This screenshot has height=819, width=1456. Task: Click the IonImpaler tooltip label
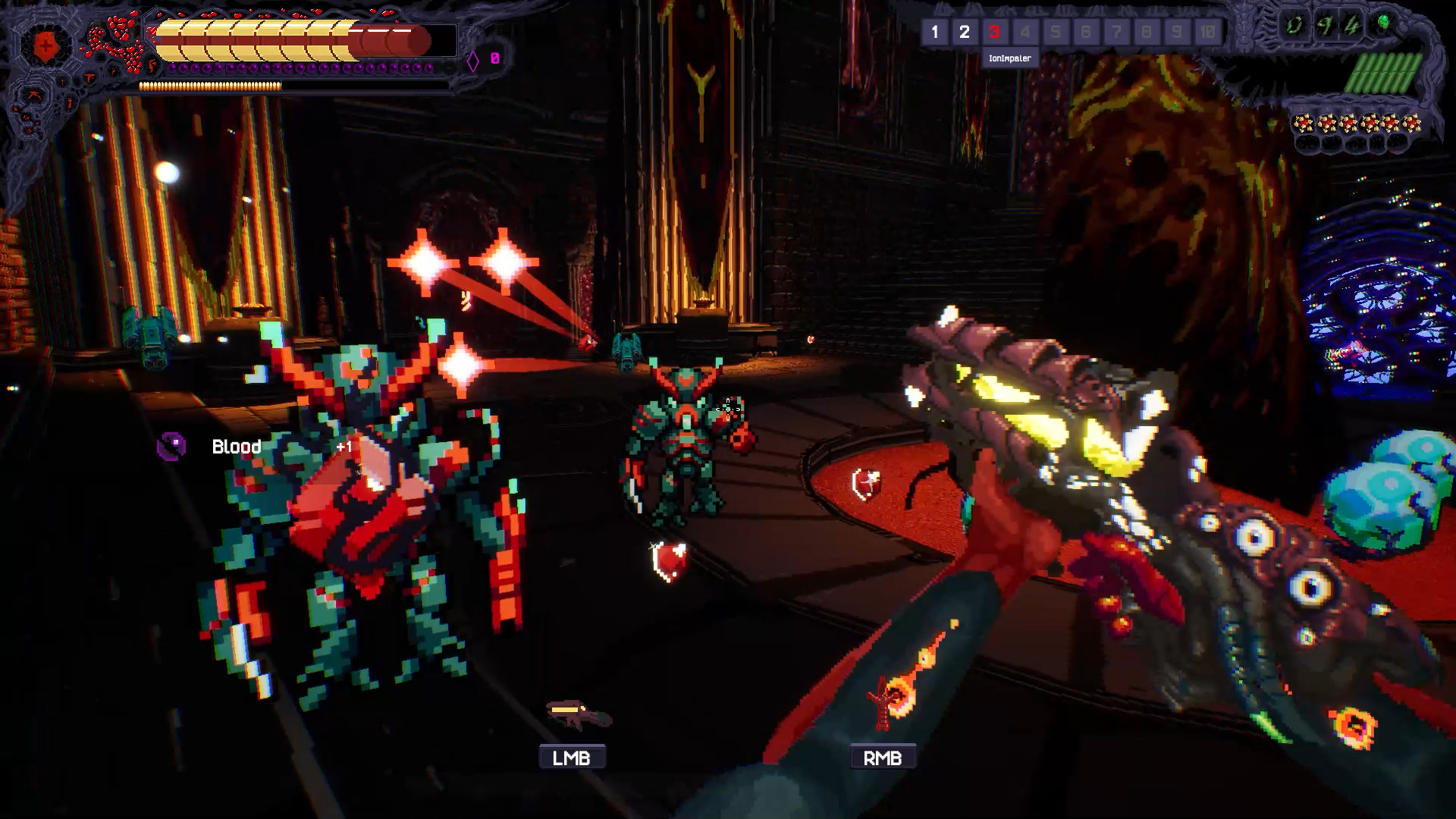1009,58
